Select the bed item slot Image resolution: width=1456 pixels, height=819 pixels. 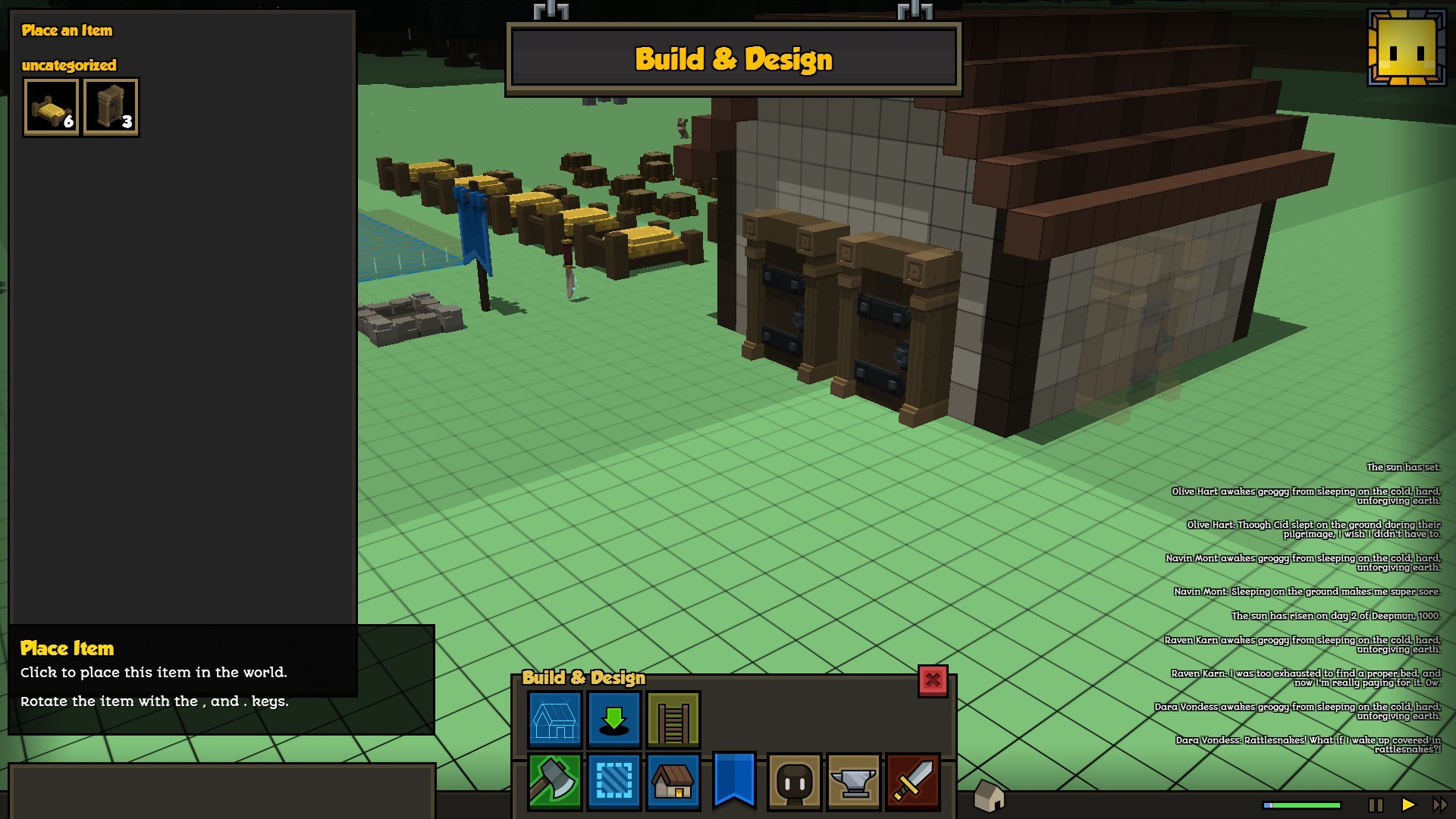click(51, 107)
